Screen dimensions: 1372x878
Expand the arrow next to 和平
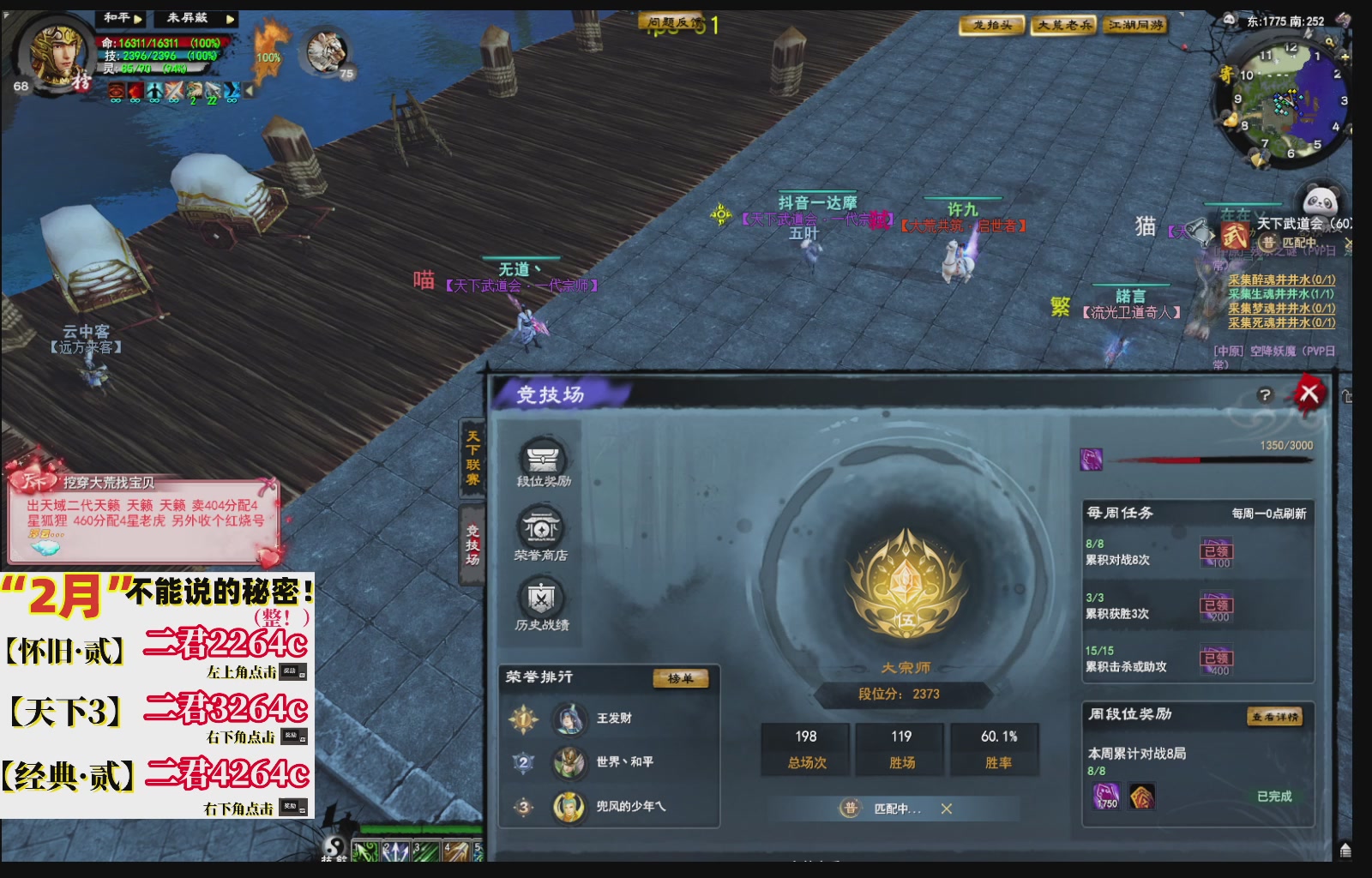point(139,21)
